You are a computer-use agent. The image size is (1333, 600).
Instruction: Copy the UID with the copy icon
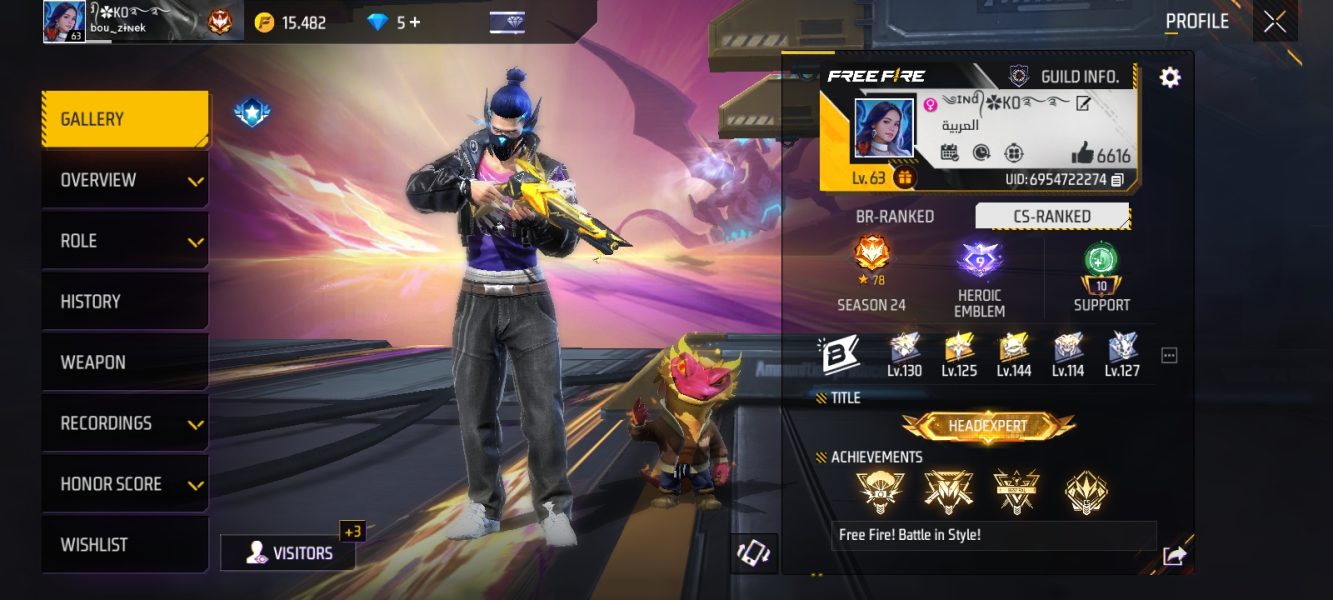coord(1118,180)
